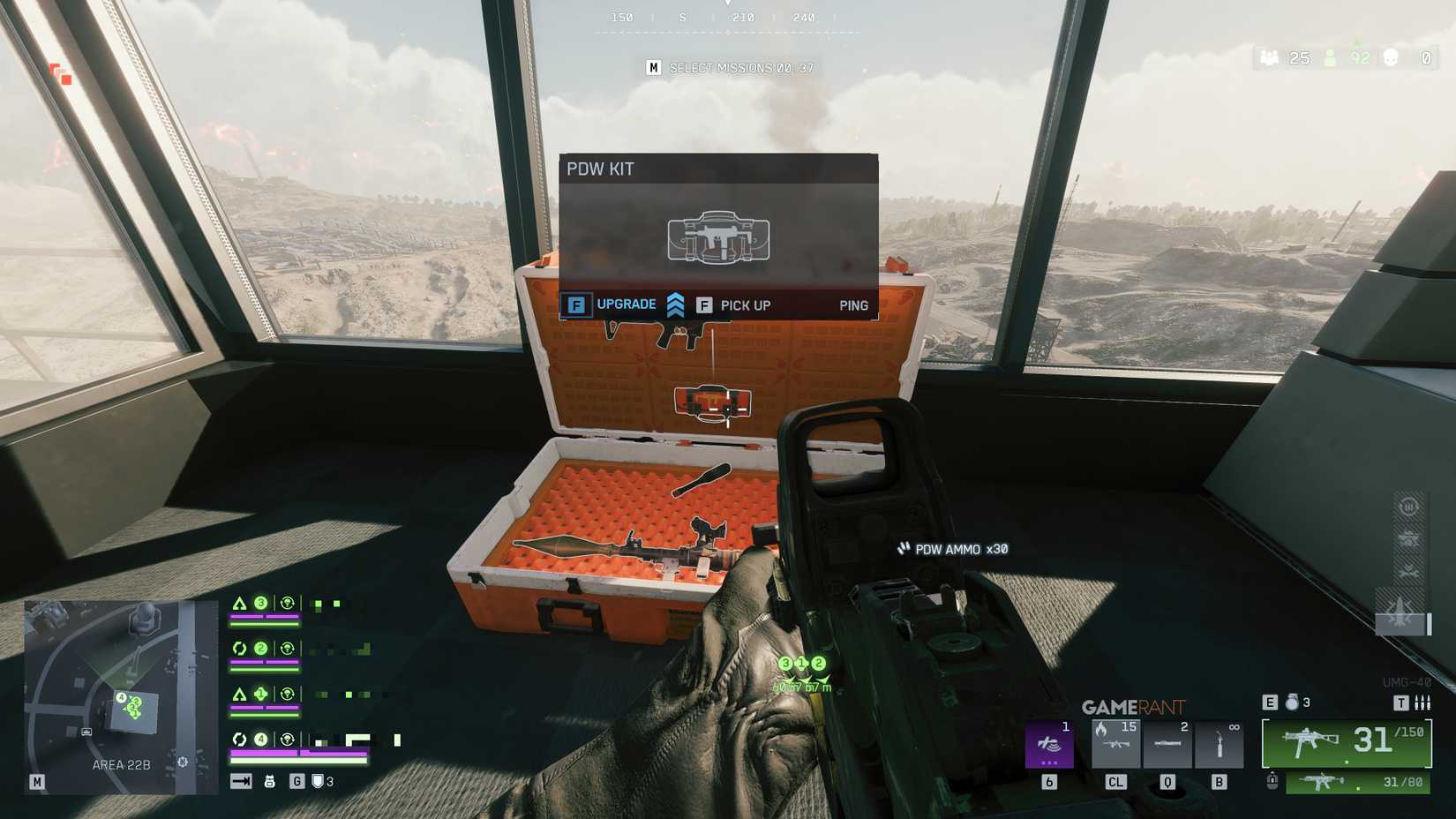Open the Select Missions panel via M prompt

(x=653, y=67)
